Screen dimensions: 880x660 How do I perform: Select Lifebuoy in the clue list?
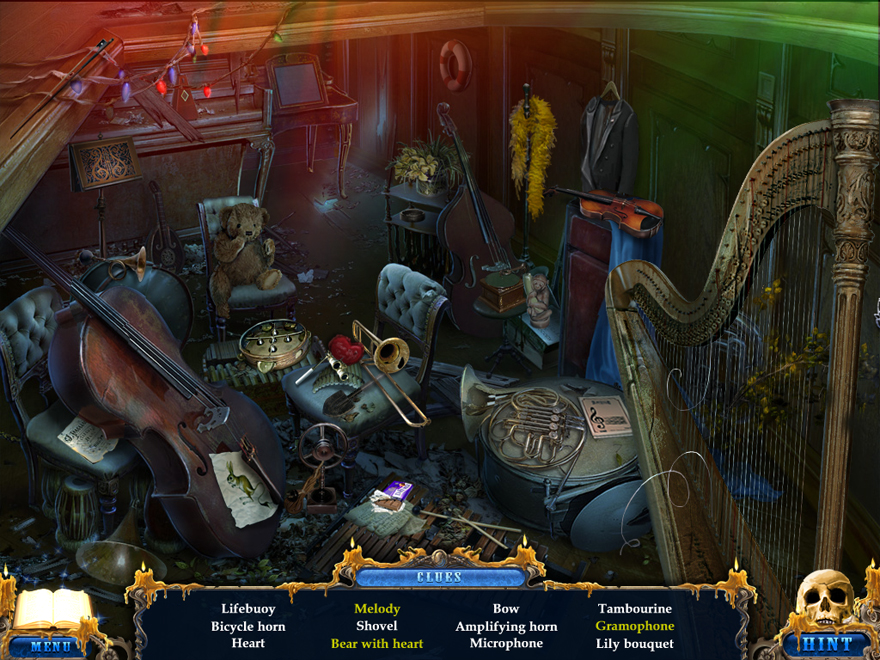click(x=248, y=608)
